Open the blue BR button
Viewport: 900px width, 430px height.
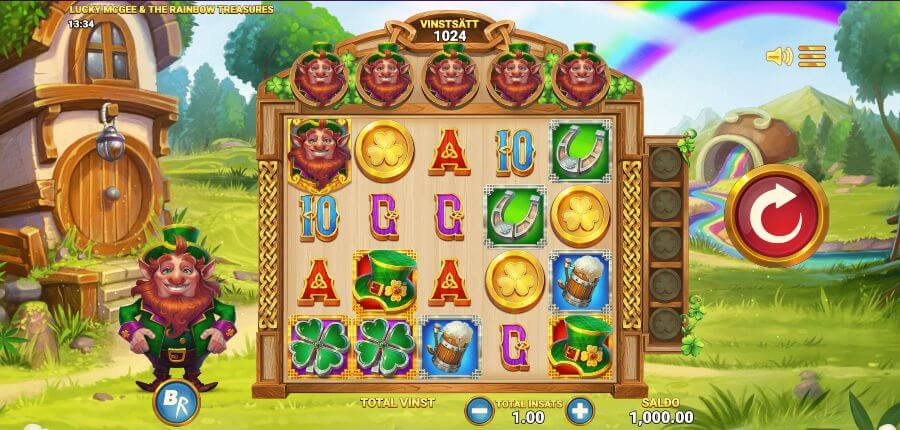(x=177, y=403)
